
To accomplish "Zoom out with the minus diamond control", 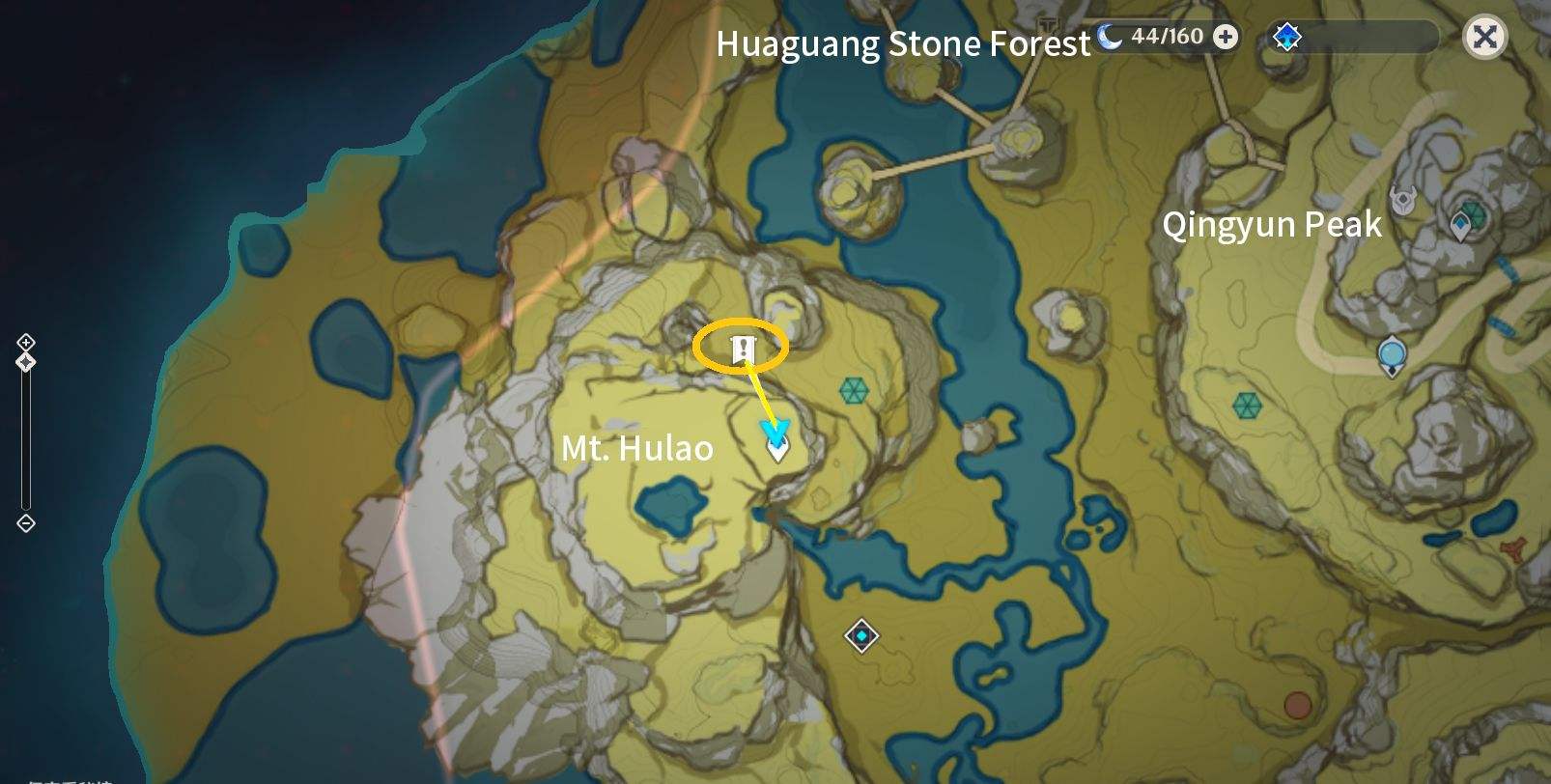I will (x=25, y=522).
